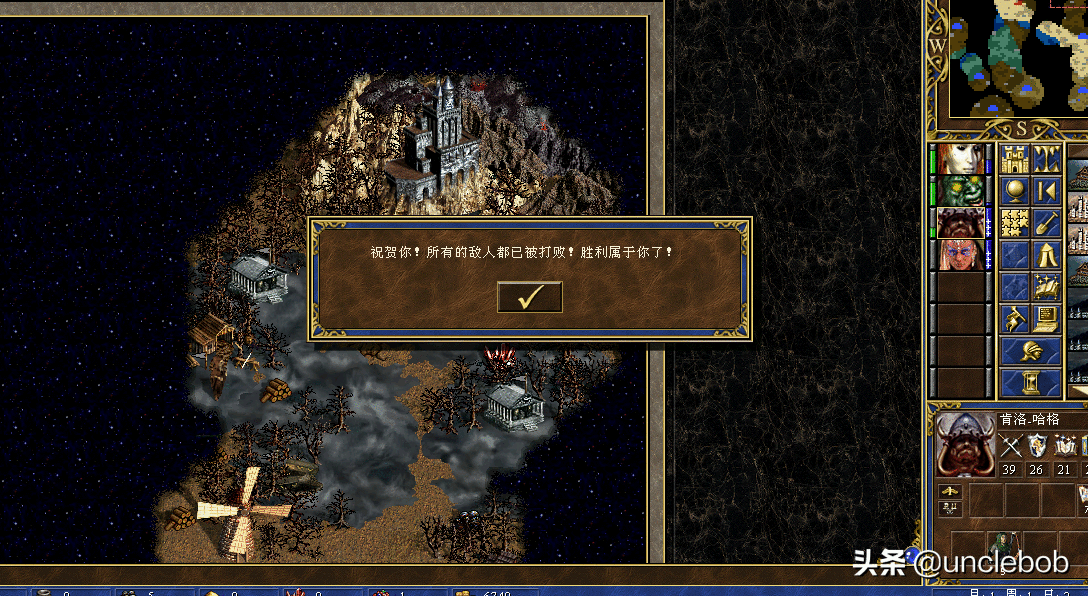This screenshot has width=1088, height=596.
Task: Open system options computer button
Action: (x=1047, y=319)
